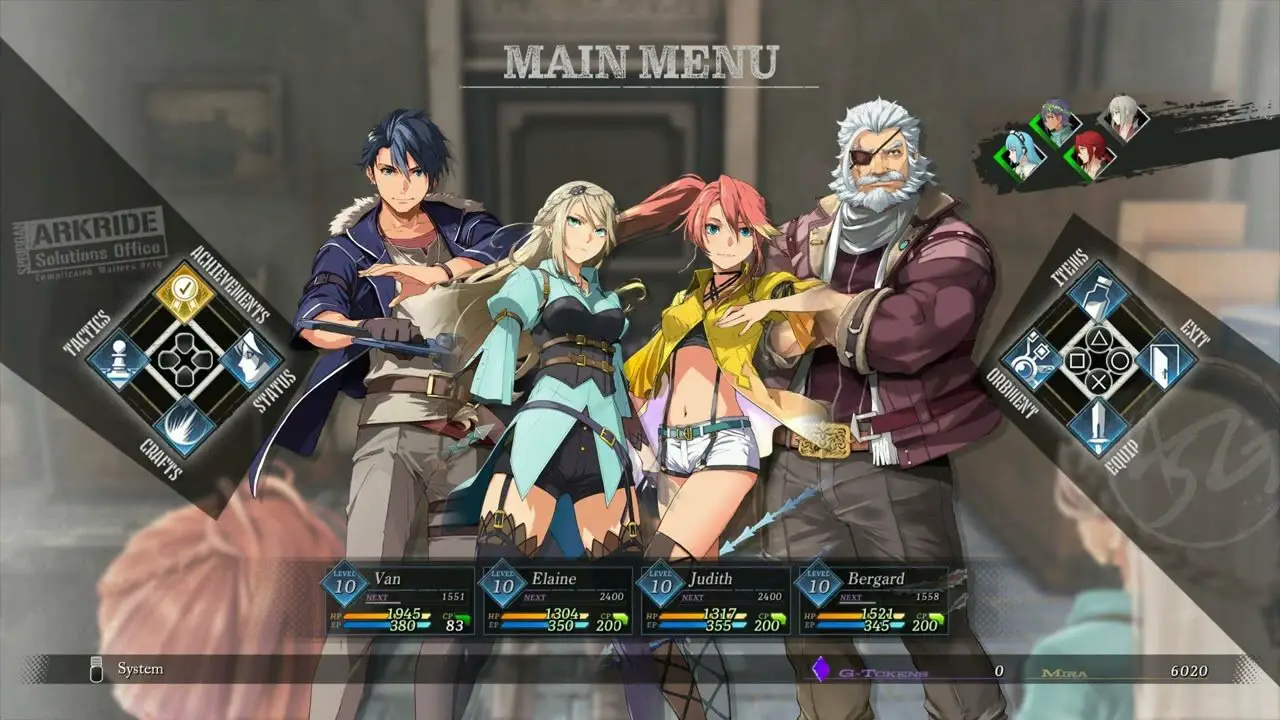Open the System option

click(x=140, y=669)
